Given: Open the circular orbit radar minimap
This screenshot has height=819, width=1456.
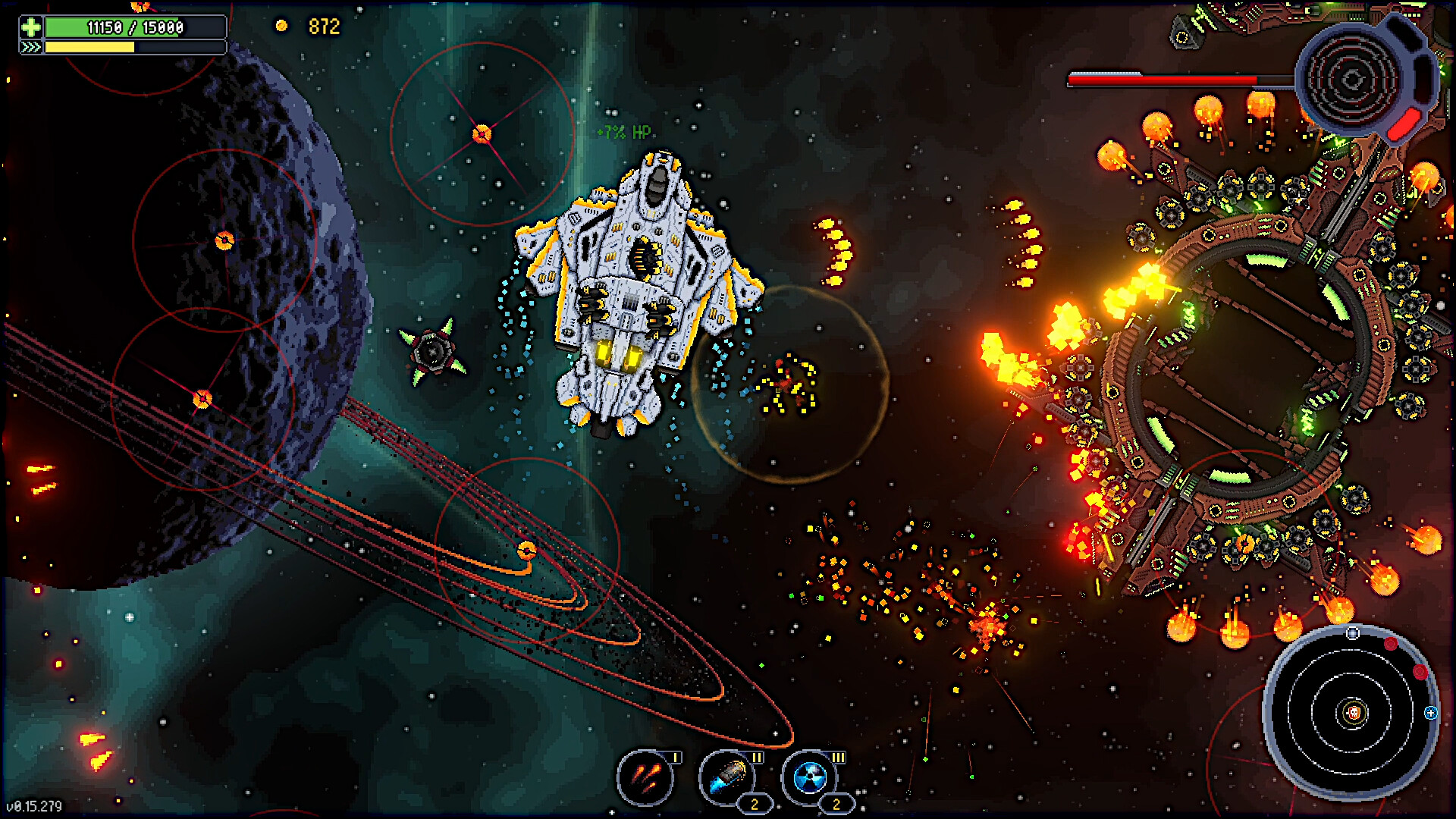Looking at the screenshot, I should tap(1351, 713).
